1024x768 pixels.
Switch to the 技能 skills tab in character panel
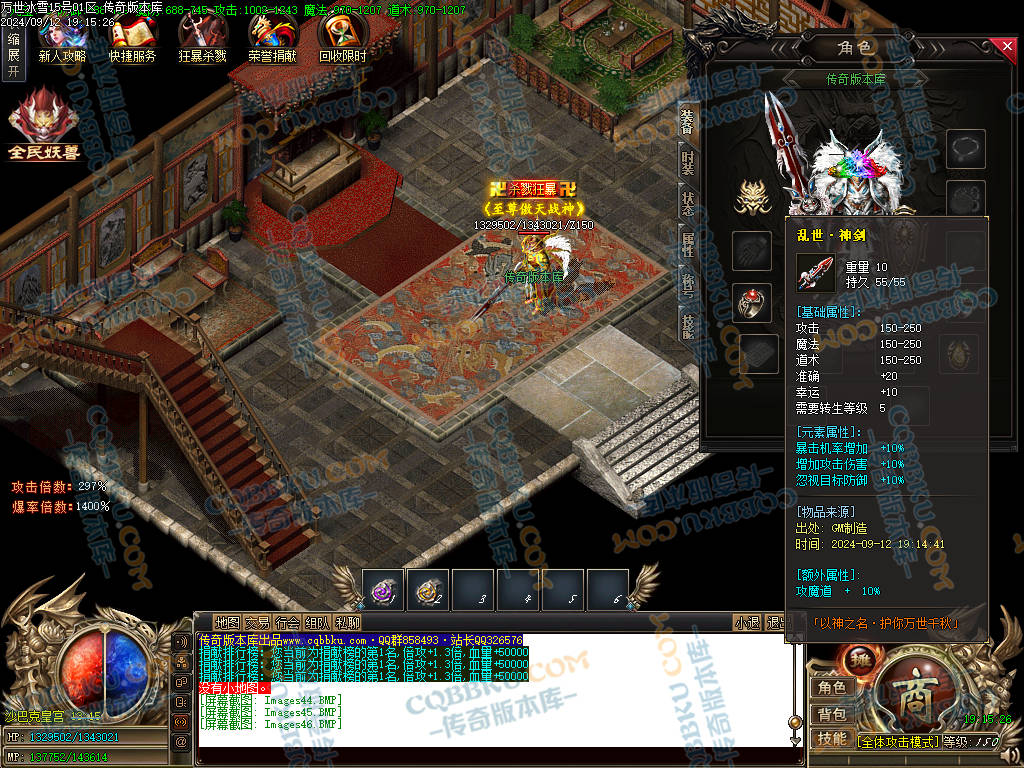pyautogui.click(x=688, y=324)
